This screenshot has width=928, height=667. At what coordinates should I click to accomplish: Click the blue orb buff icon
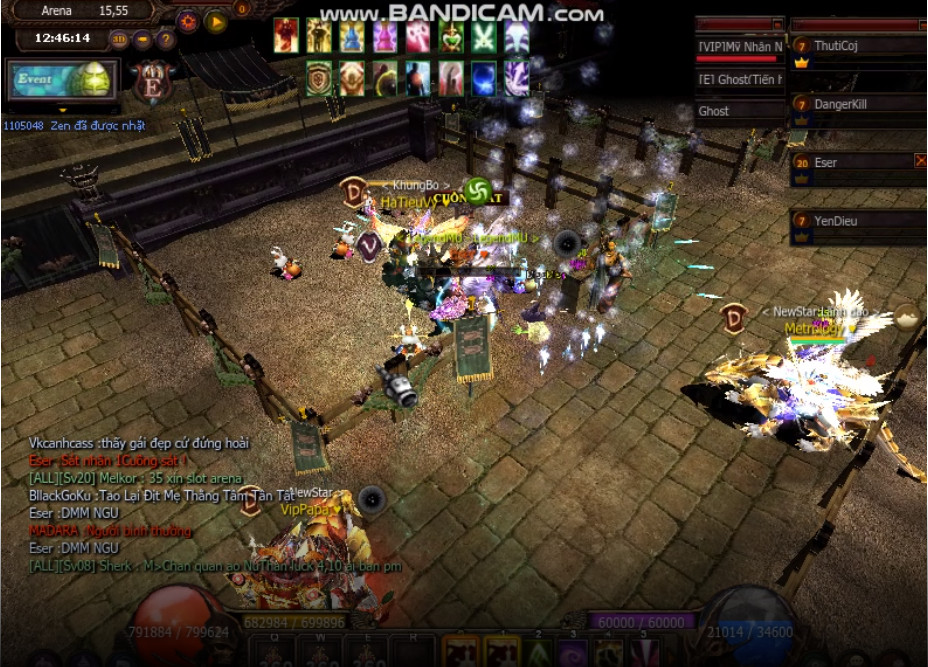484,78
